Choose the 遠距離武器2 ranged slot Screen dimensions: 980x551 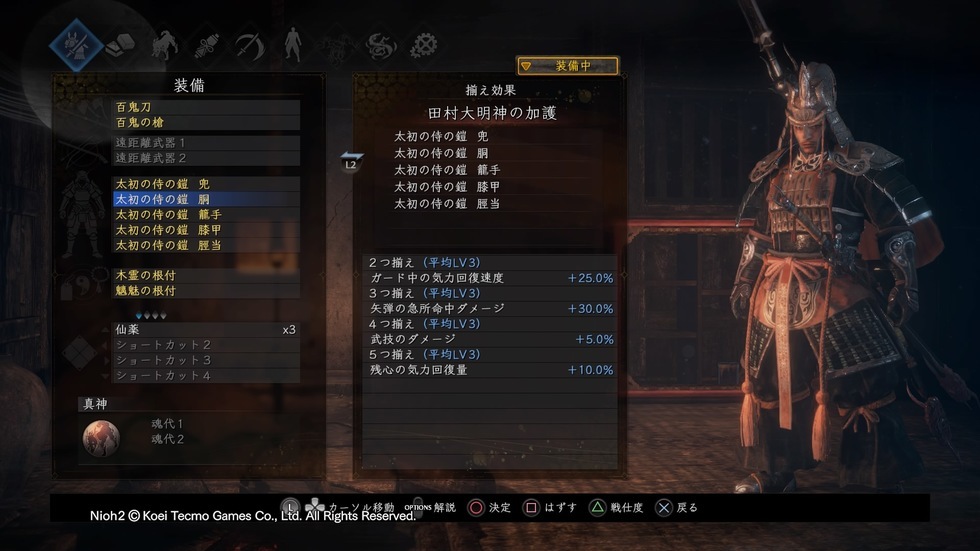pyautogui.click(x=206, y=158)
